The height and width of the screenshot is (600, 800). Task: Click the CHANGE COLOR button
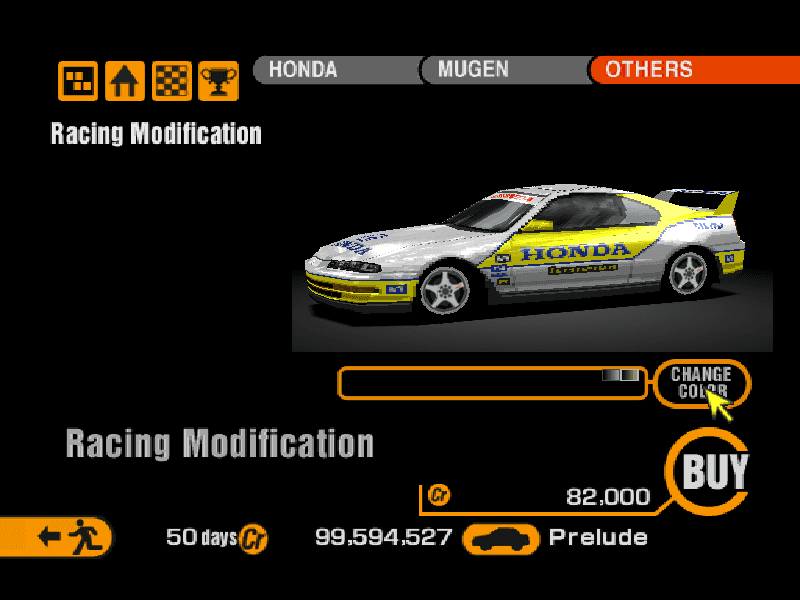tap(701, 382)
